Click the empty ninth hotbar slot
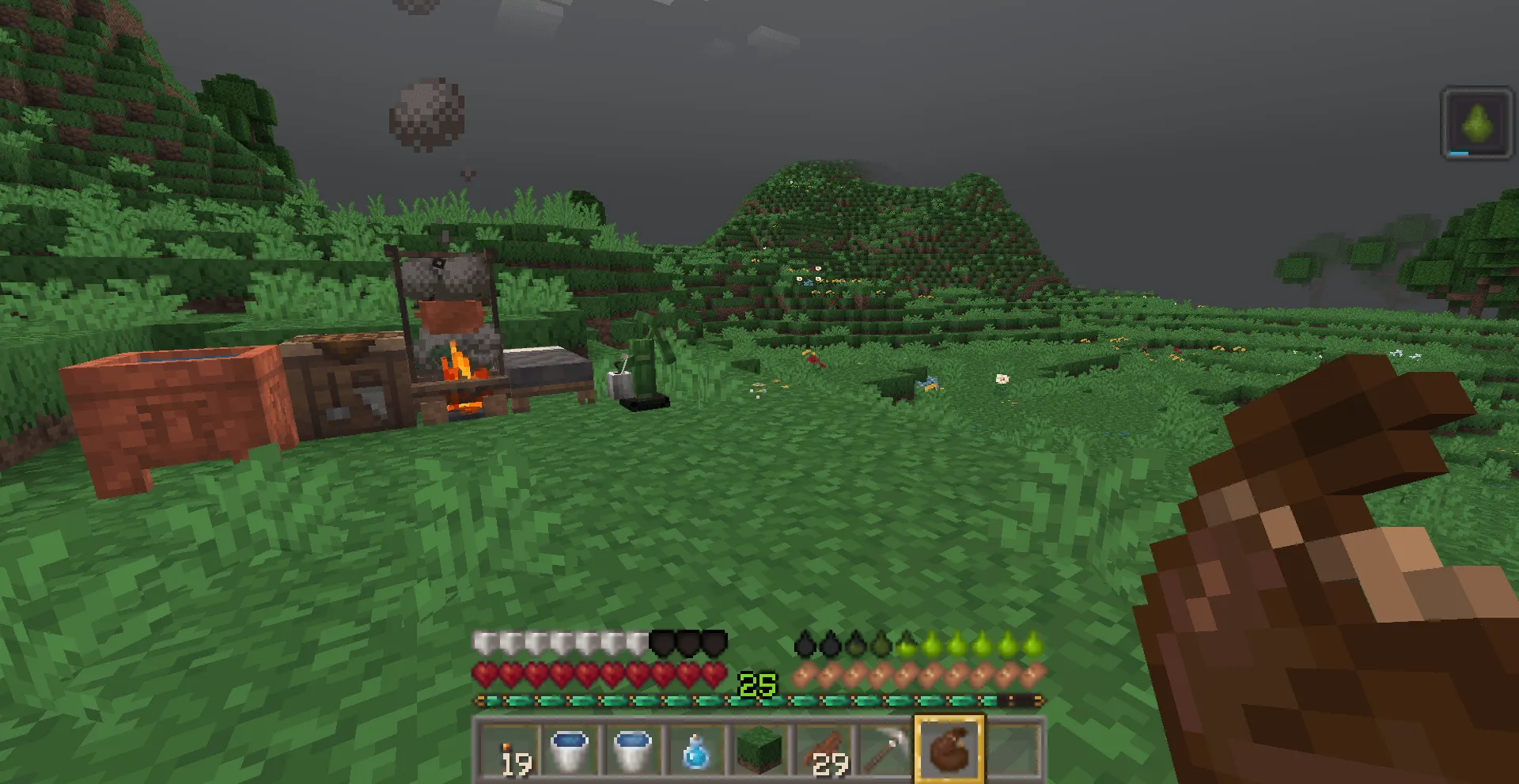Image resolution: width=1519 pixels, height=784 pixels. [1013, 748]
